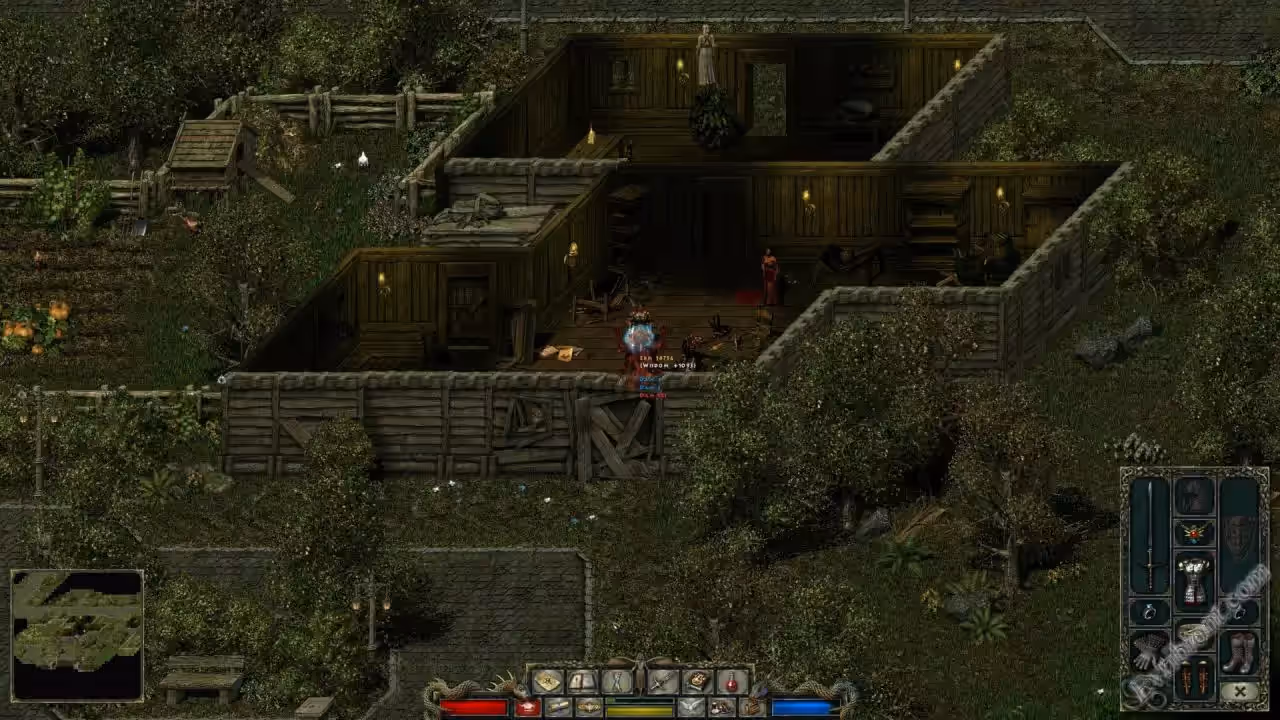1280x720 pixels.
Task: Use the red potion flask button
Action: pyautogui.click(x=733, y=681)
